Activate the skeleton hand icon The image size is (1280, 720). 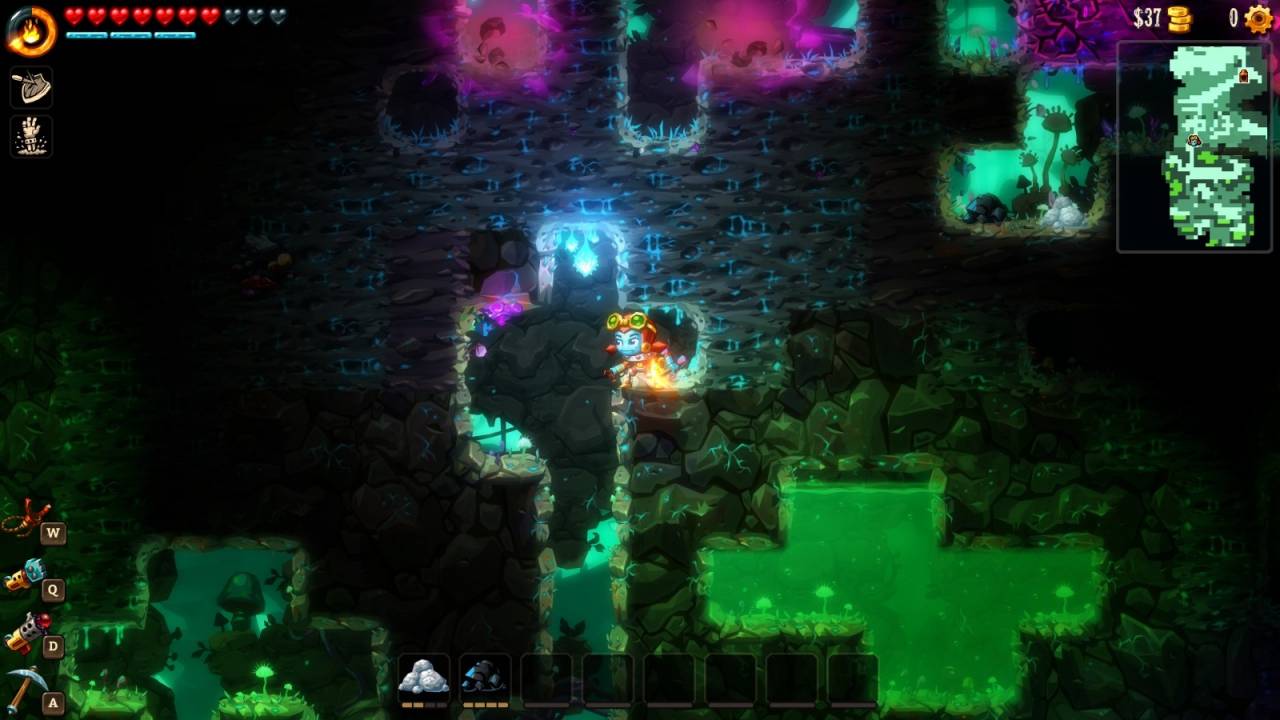[x=31, y=136]
